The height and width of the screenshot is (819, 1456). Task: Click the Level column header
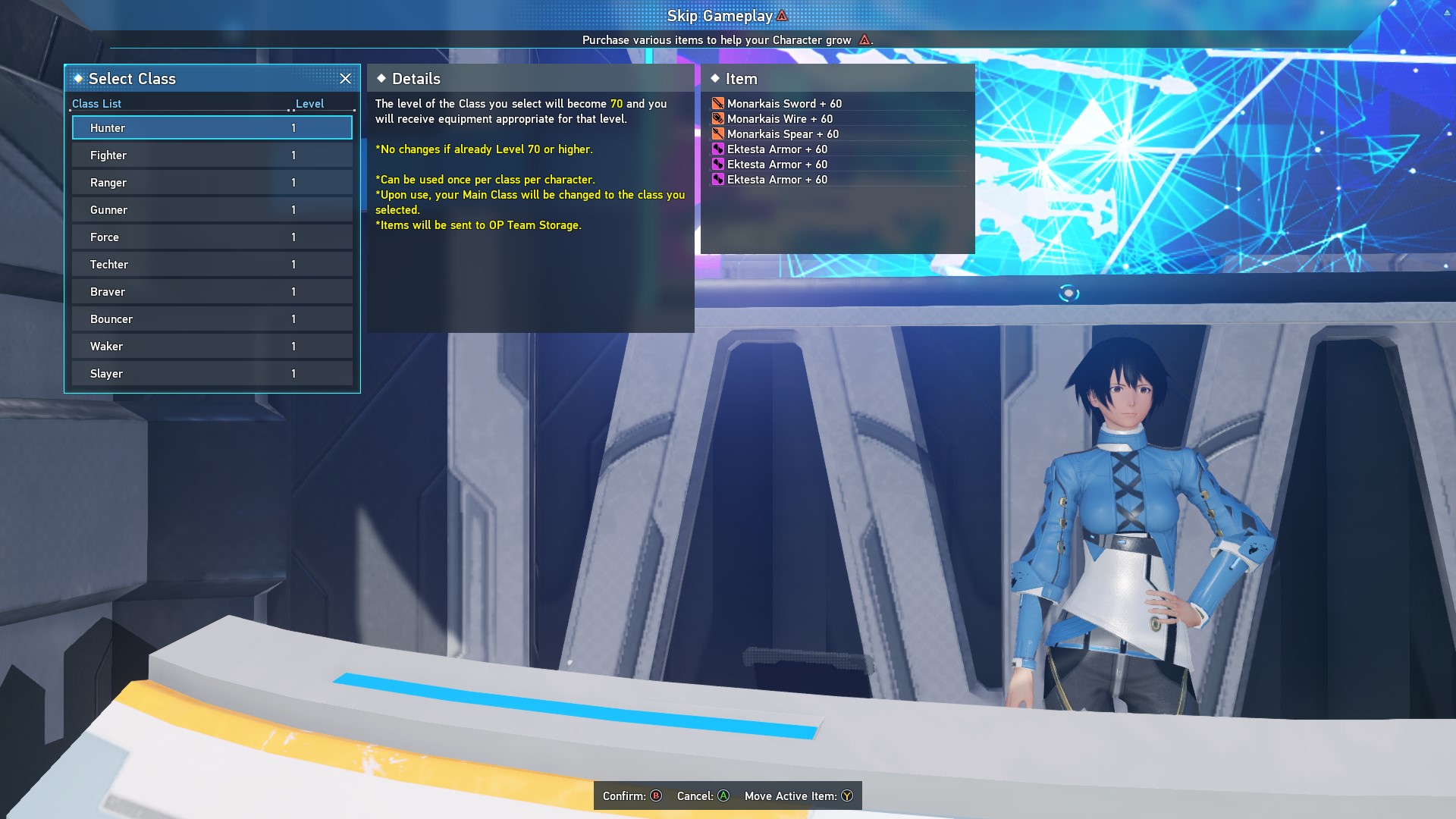(x=310, y=103)
